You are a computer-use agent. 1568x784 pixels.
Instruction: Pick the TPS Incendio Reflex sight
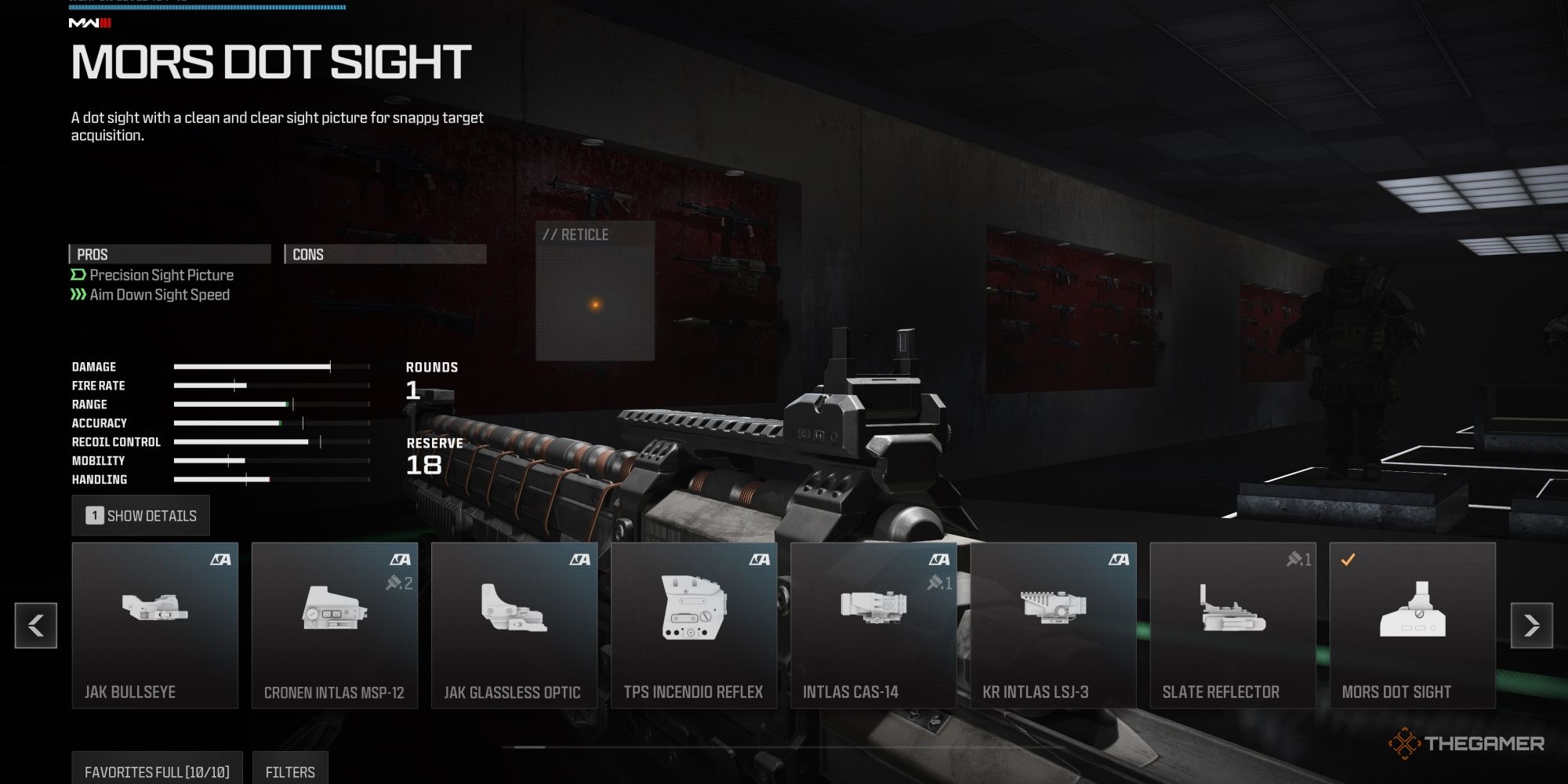[x=693, y=623]
